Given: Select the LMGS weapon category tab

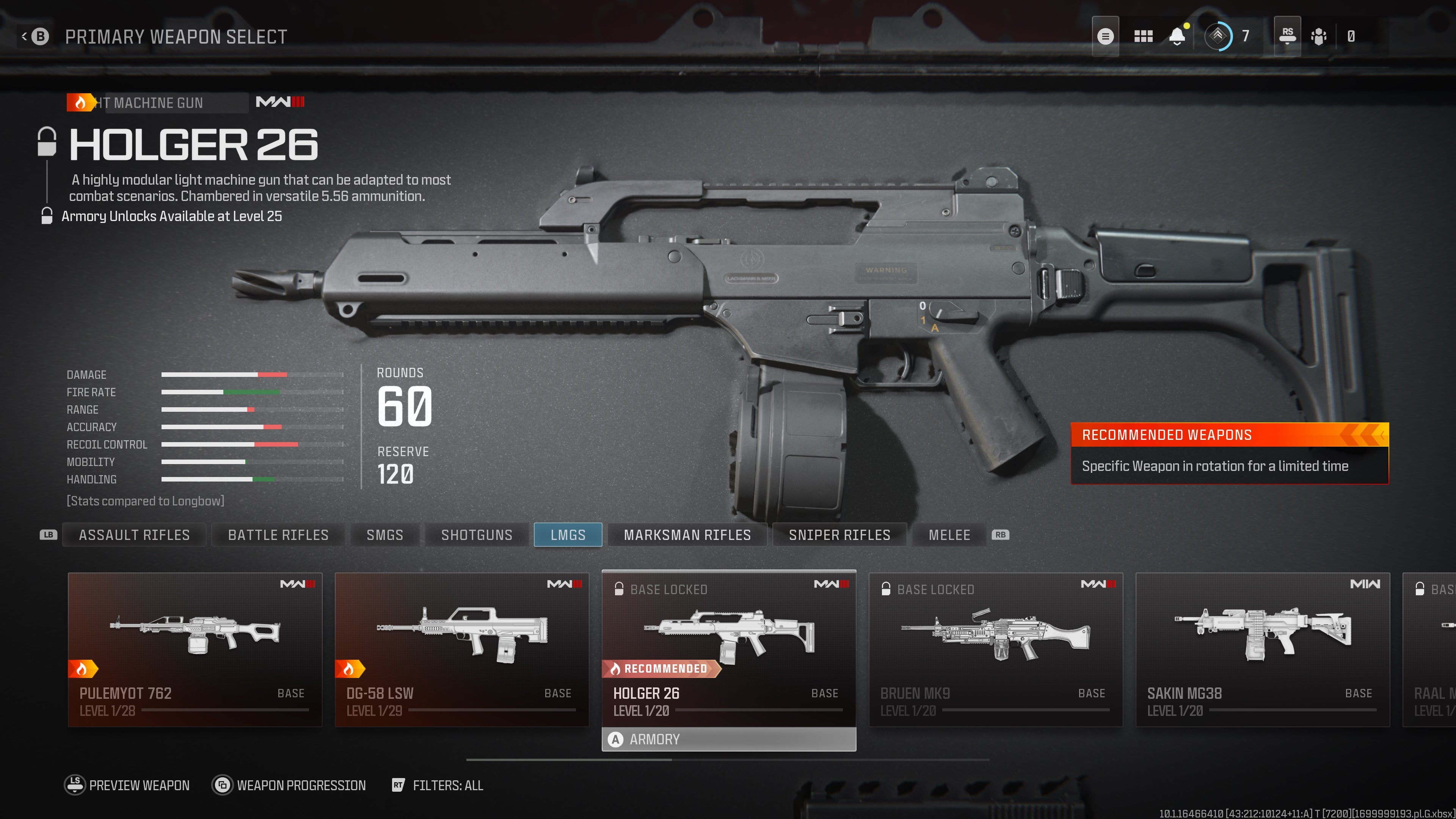Looking at the screenshot, I should click(x=568, y=535).
